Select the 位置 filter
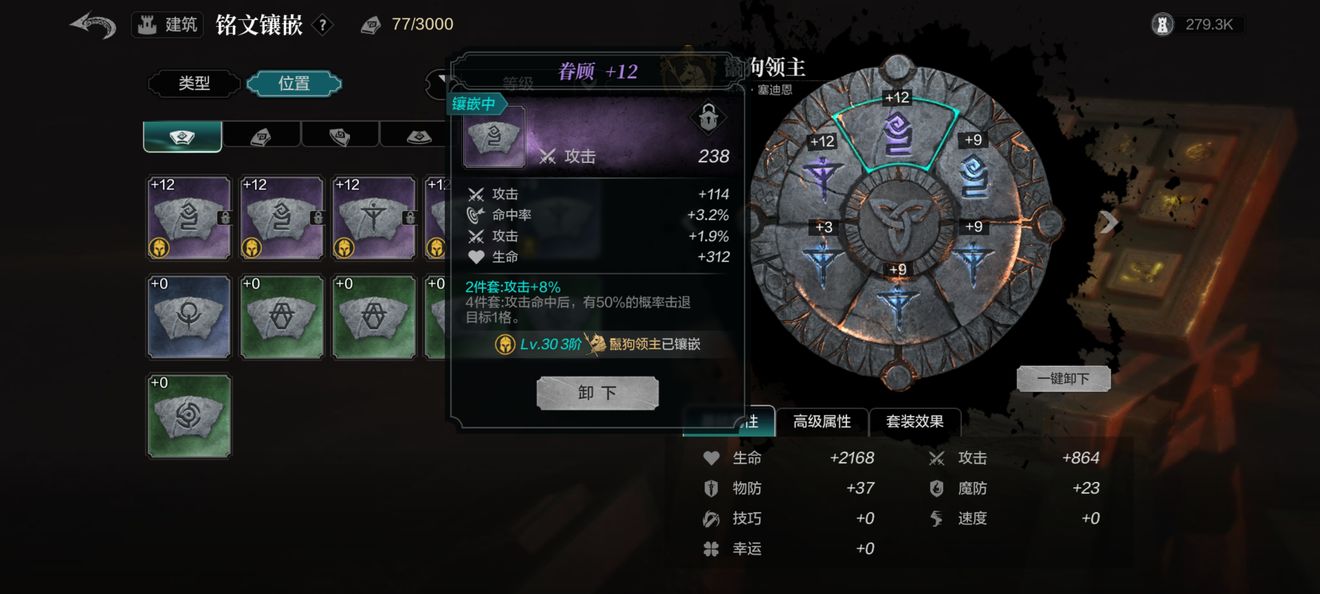This screenshot has height=594, width=1320. [294, 84]
